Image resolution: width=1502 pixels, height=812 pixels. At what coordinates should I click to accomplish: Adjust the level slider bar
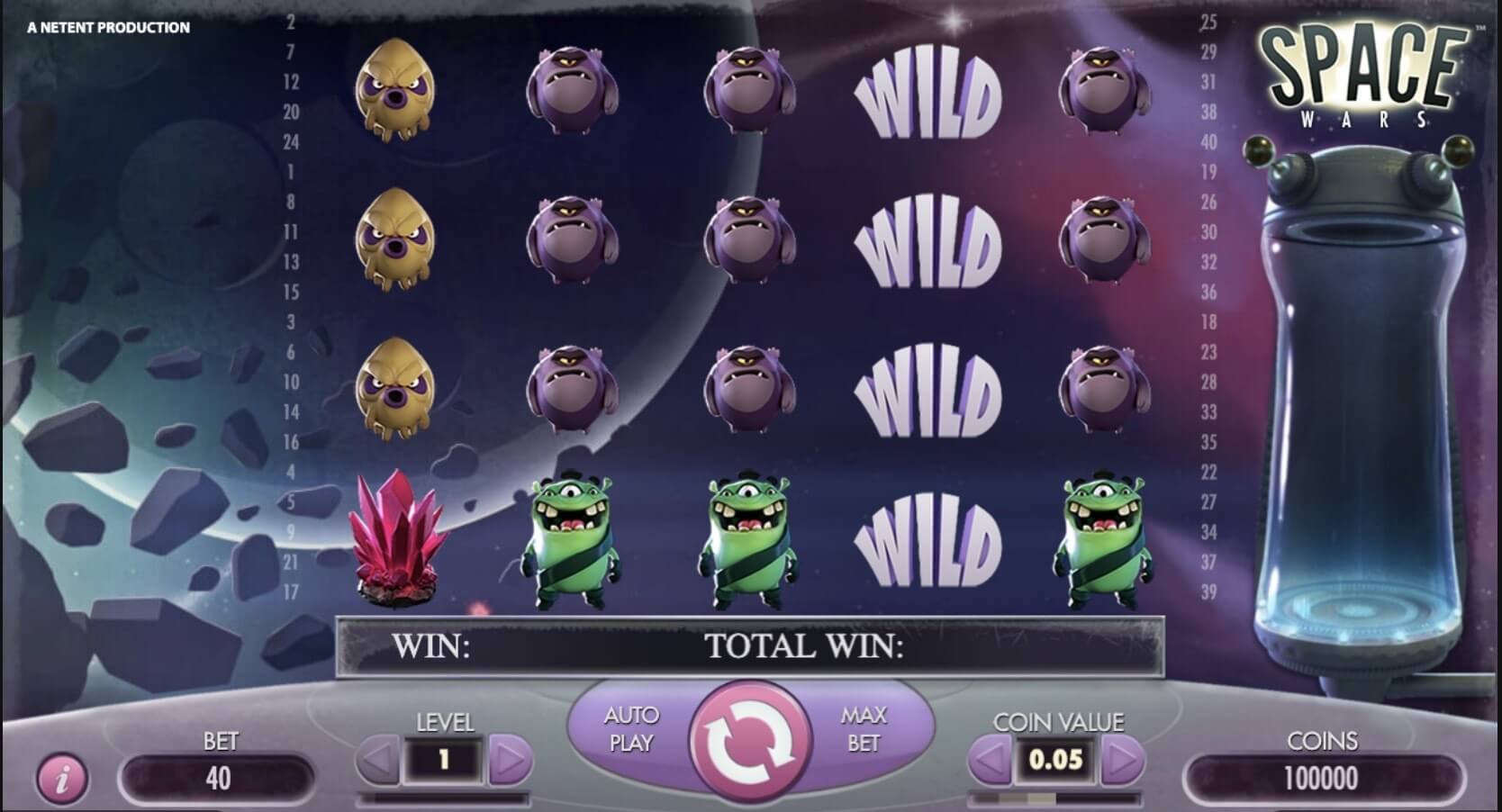(443, 798)
